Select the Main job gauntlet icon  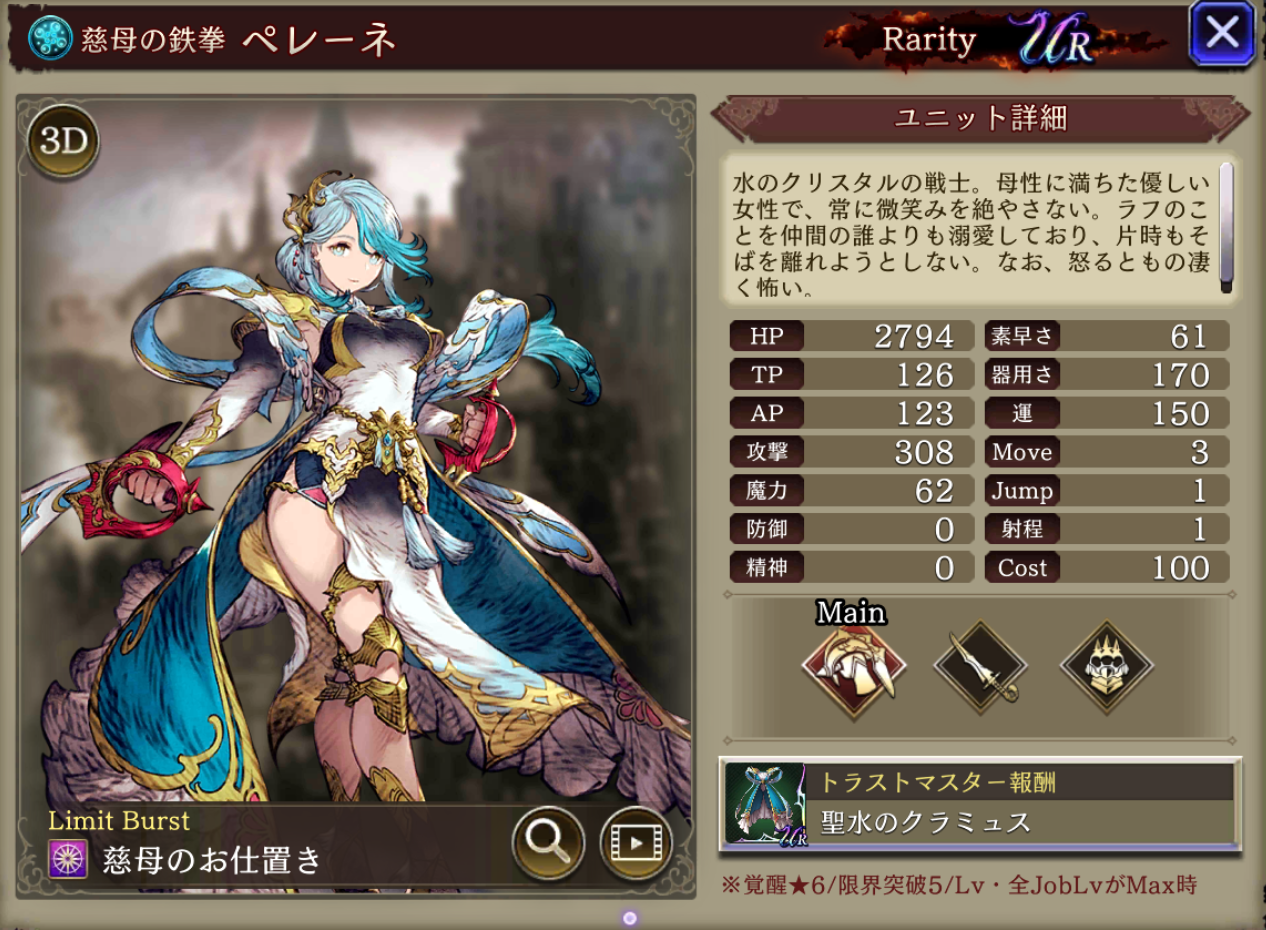[x=853, y=667]
